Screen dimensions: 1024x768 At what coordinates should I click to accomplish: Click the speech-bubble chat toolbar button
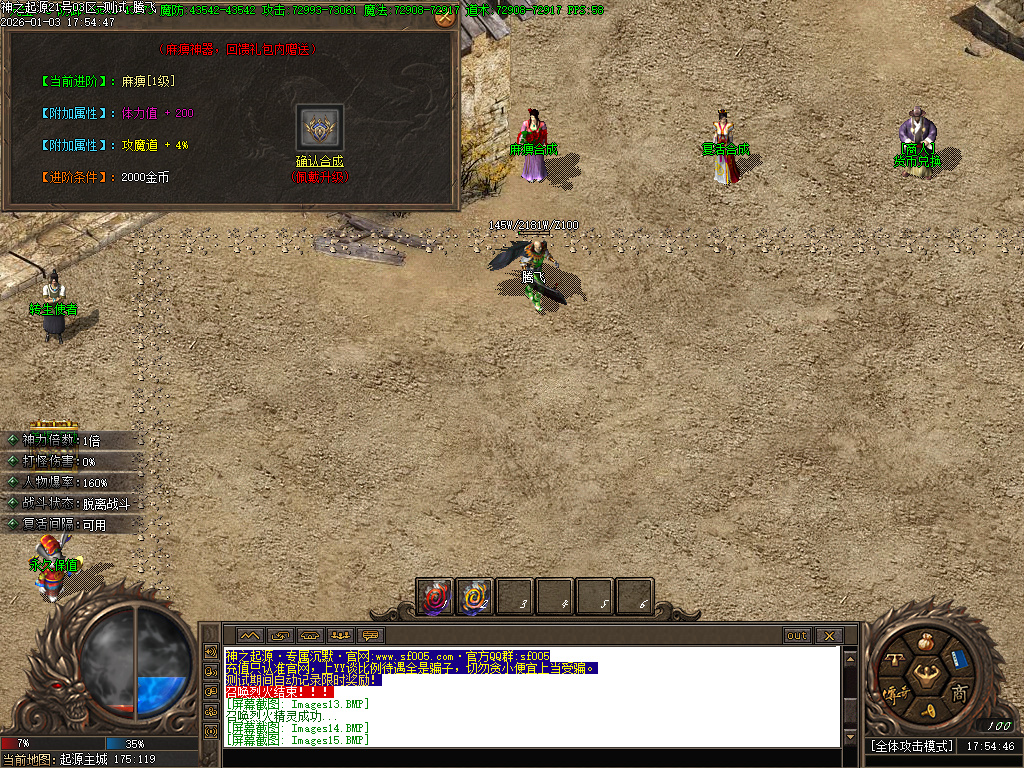coord(371,635)
